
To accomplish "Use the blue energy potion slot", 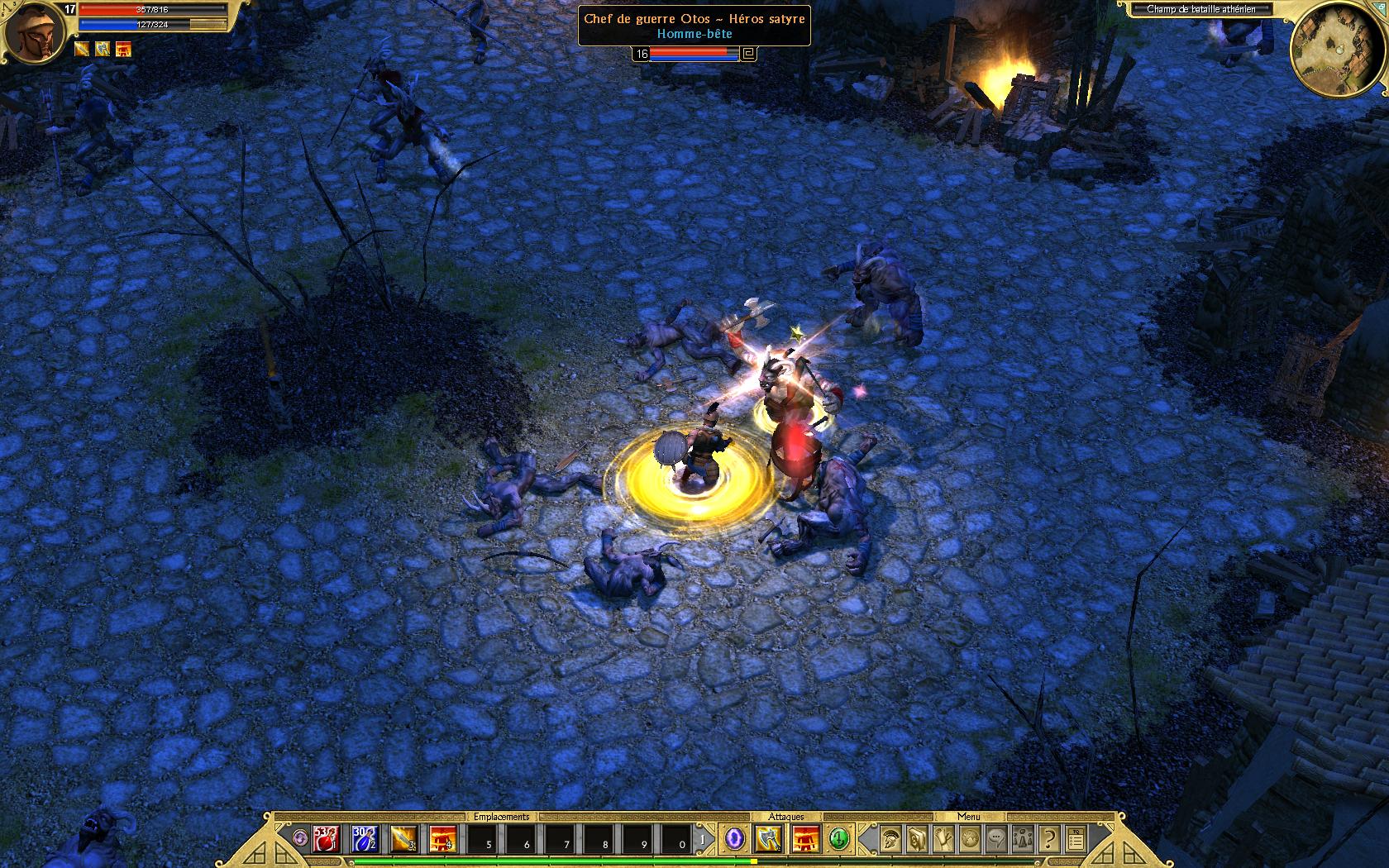I will point(365,839).
